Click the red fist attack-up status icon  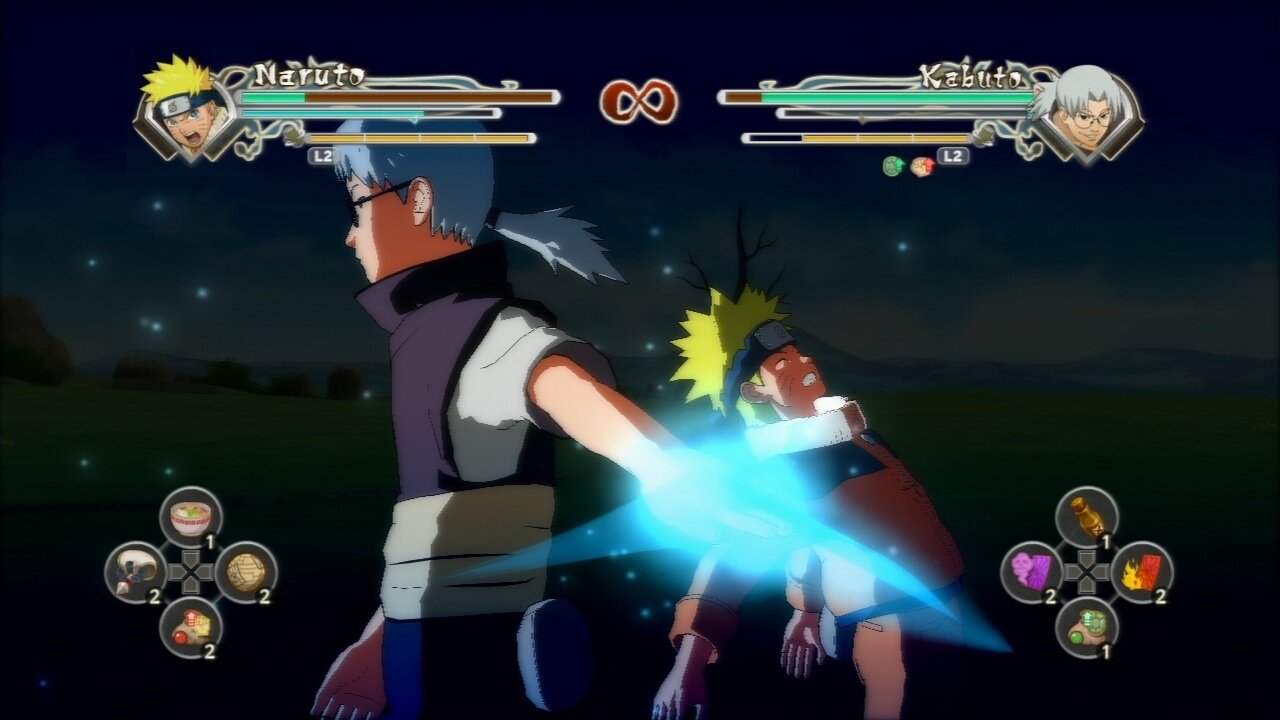(921, 166)
